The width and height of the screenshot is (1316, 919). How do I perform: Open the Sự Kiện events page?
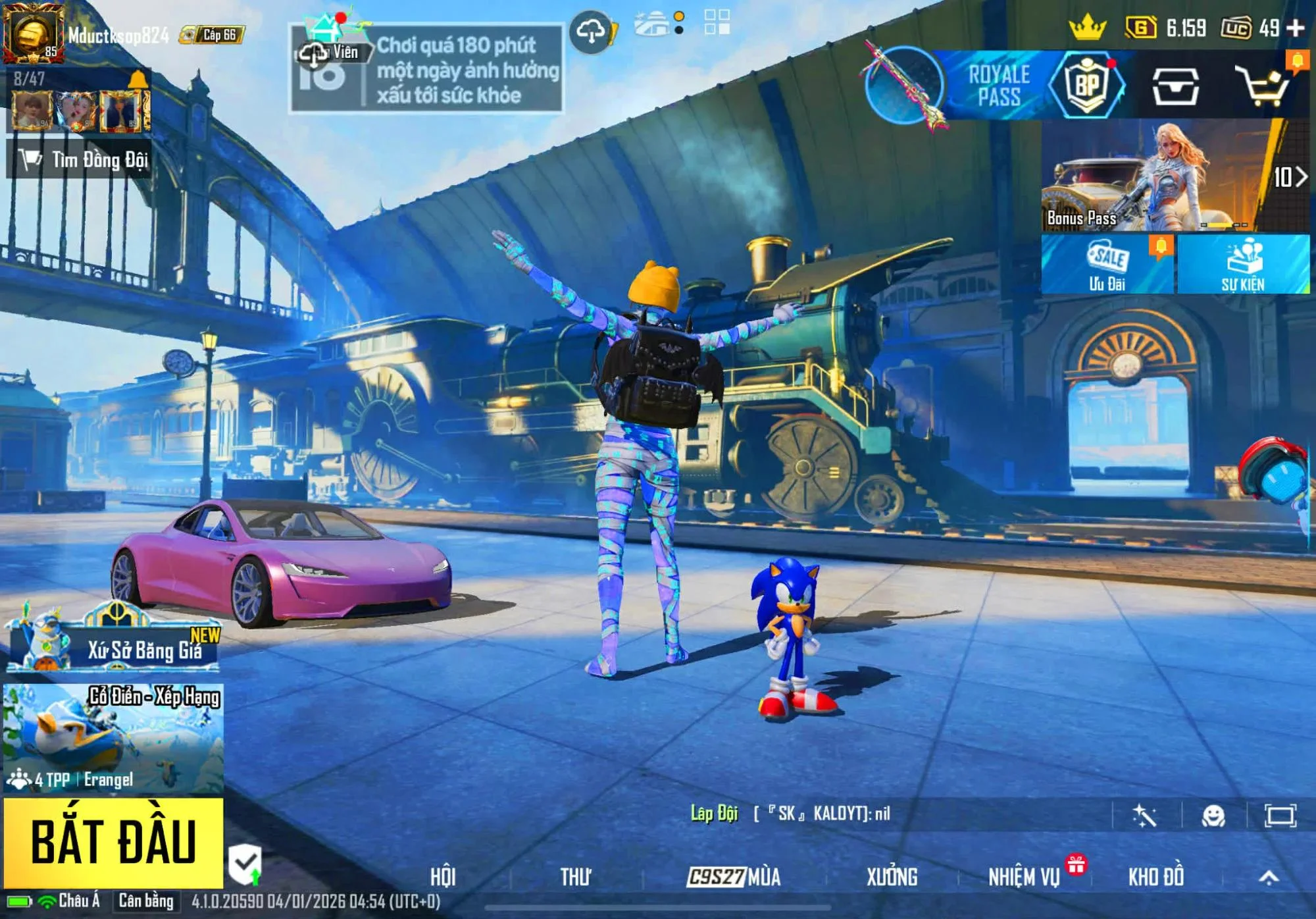(1243, 265)
